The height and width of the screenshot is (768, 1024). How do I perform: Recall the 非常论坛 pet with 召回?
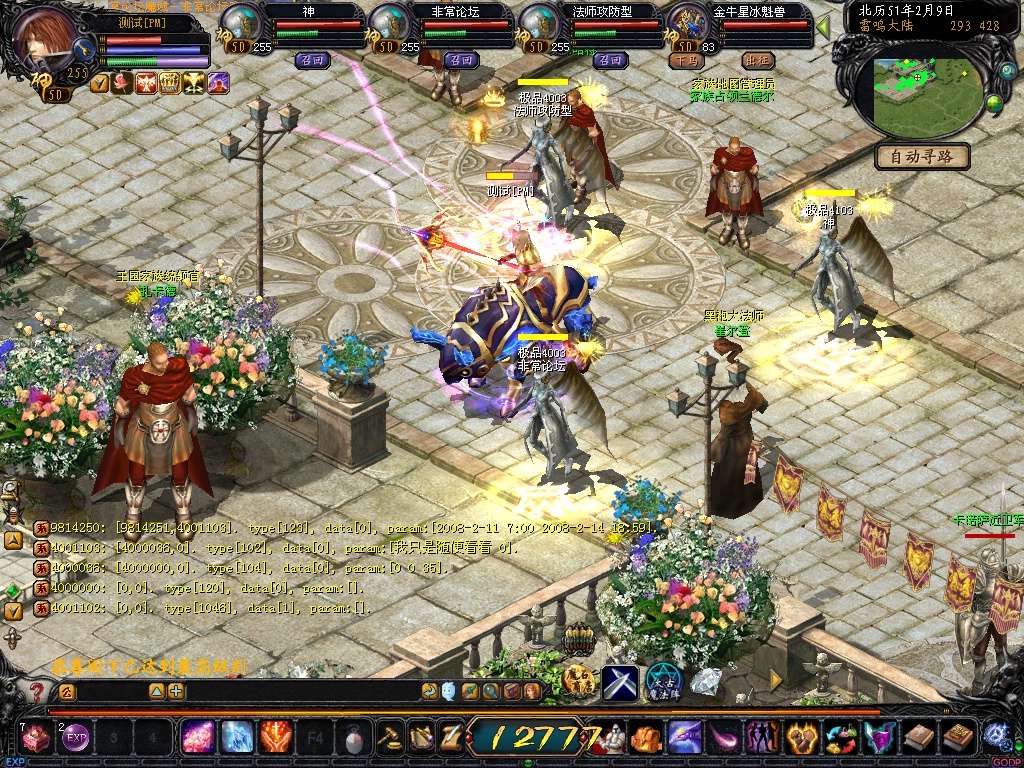click(461, 60)
